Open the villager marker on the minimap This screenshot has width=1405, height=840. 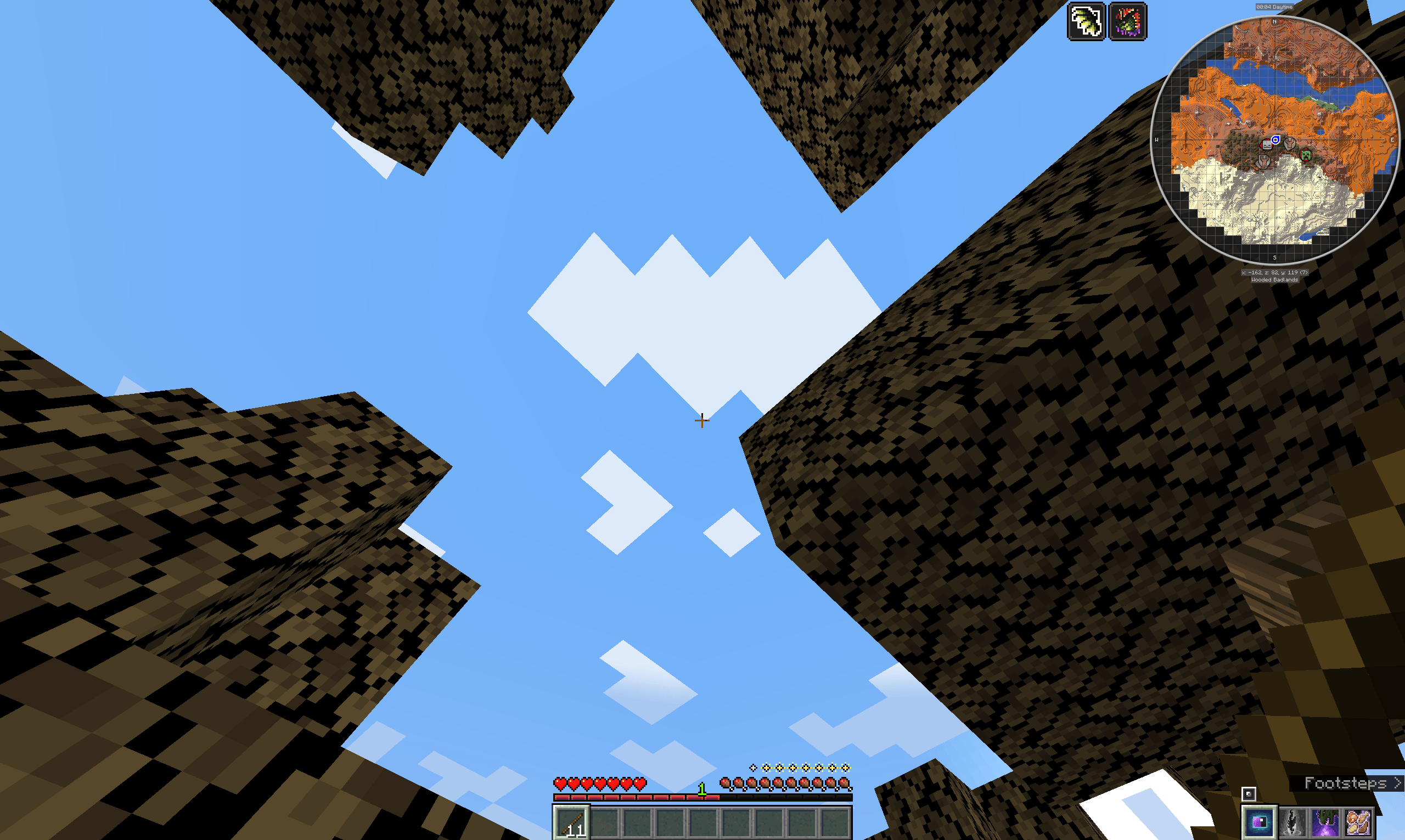(x=1290, y=144)
